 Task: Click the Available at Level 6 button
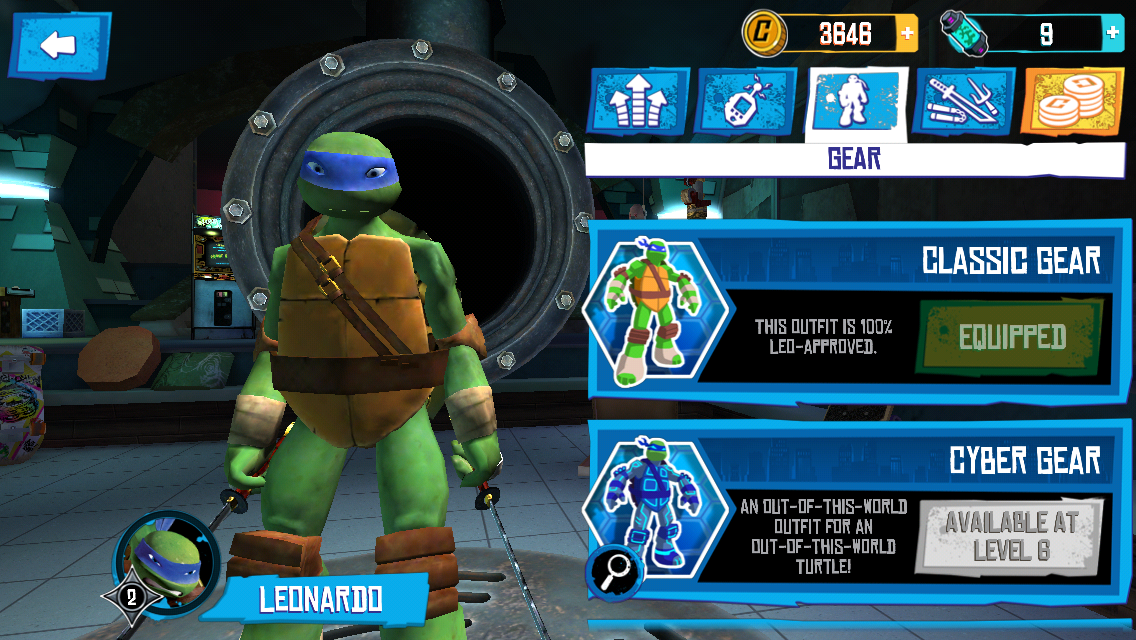pos(1011,536)
